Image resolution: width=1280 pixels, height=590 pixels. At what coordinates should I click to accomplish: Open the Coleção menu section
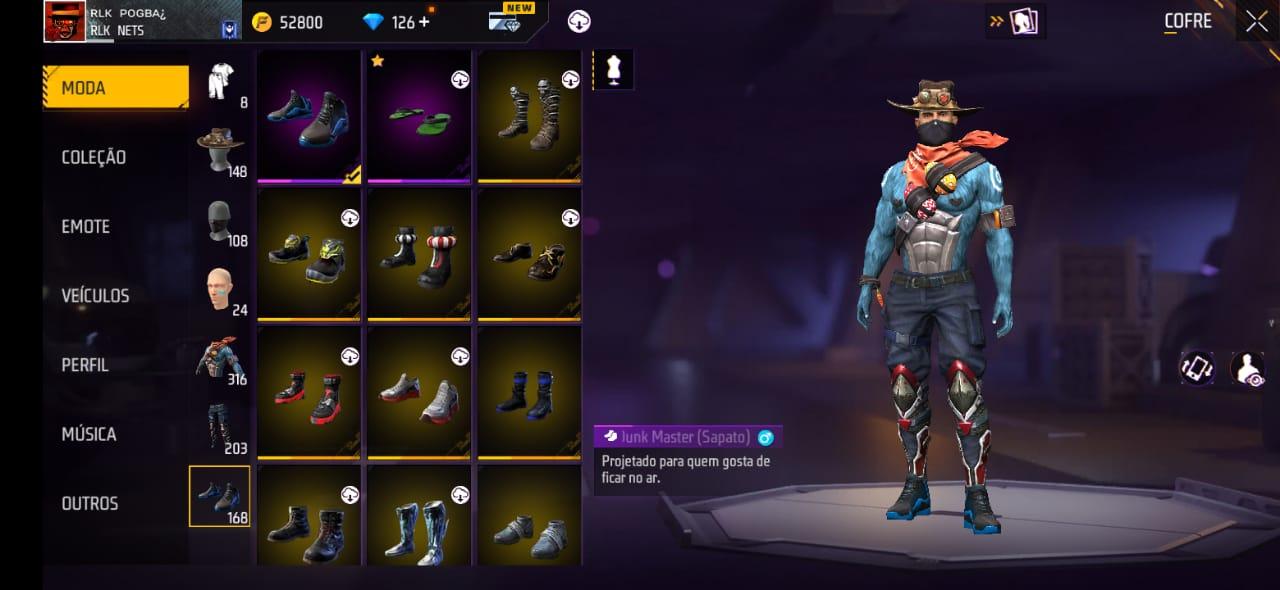click(x=94, y=157)
